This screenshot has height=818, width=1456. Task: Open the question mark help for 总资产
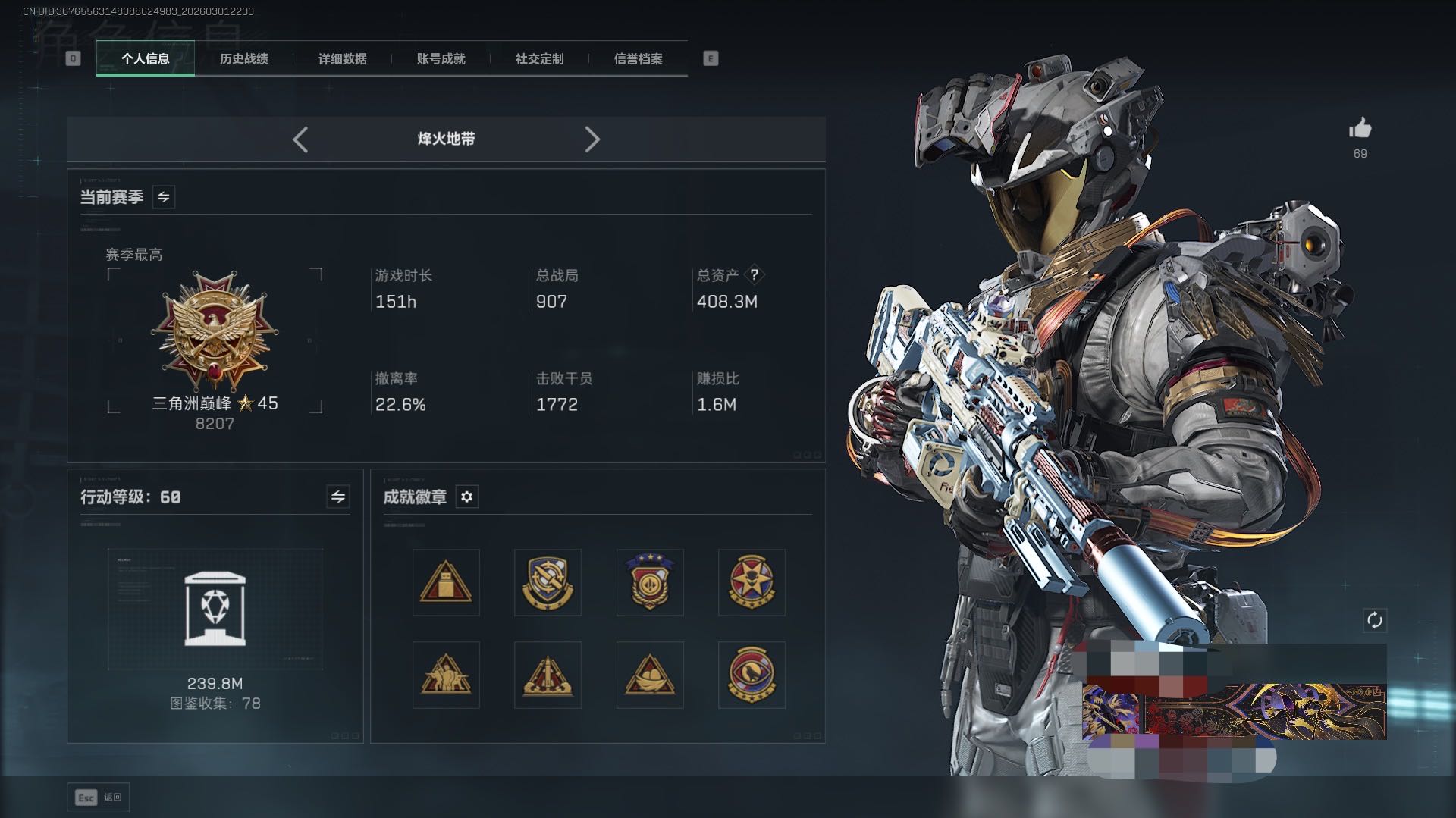(754, 275)
